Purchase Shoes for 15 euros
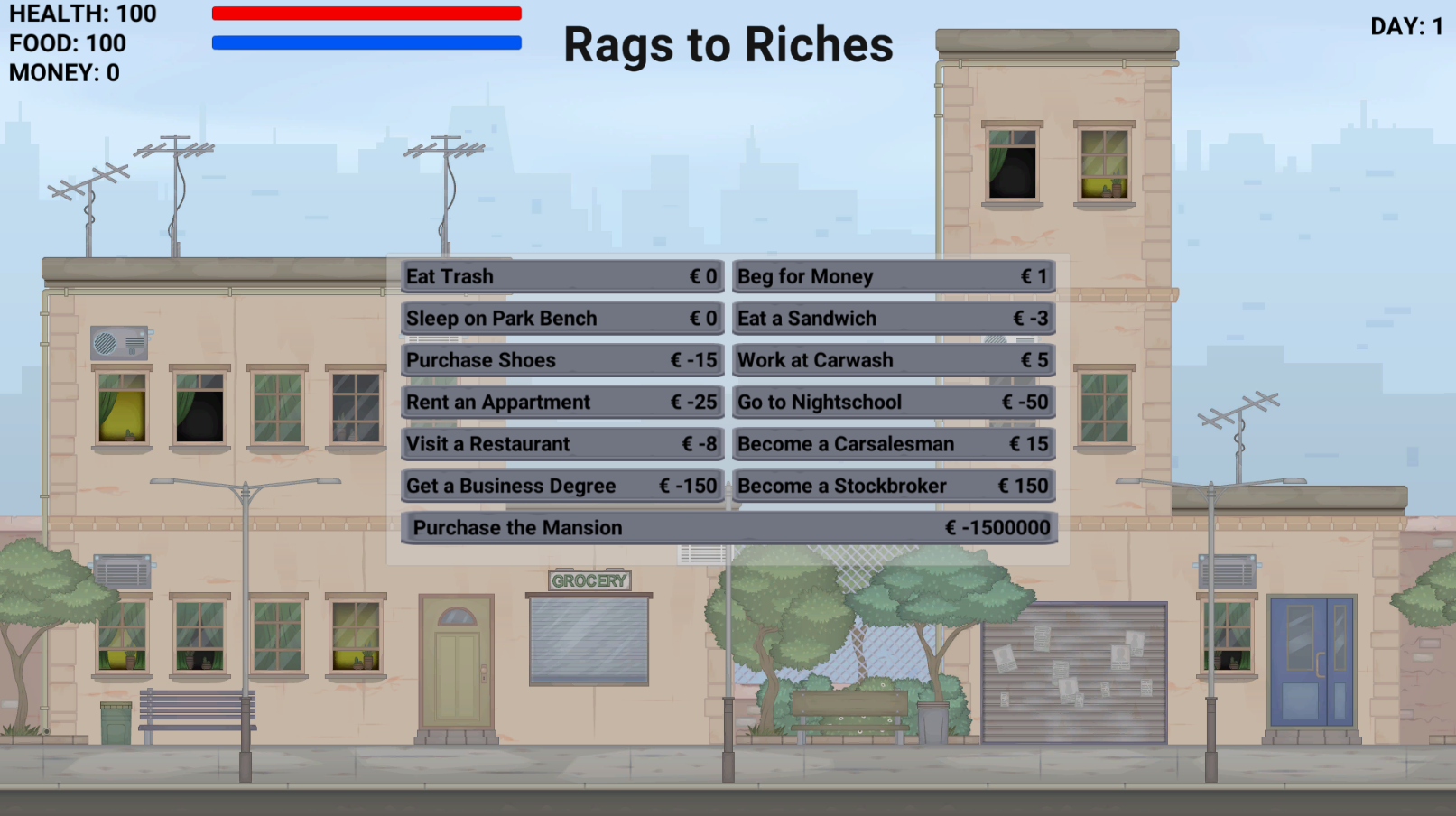1456x816 pixels. 561,360
